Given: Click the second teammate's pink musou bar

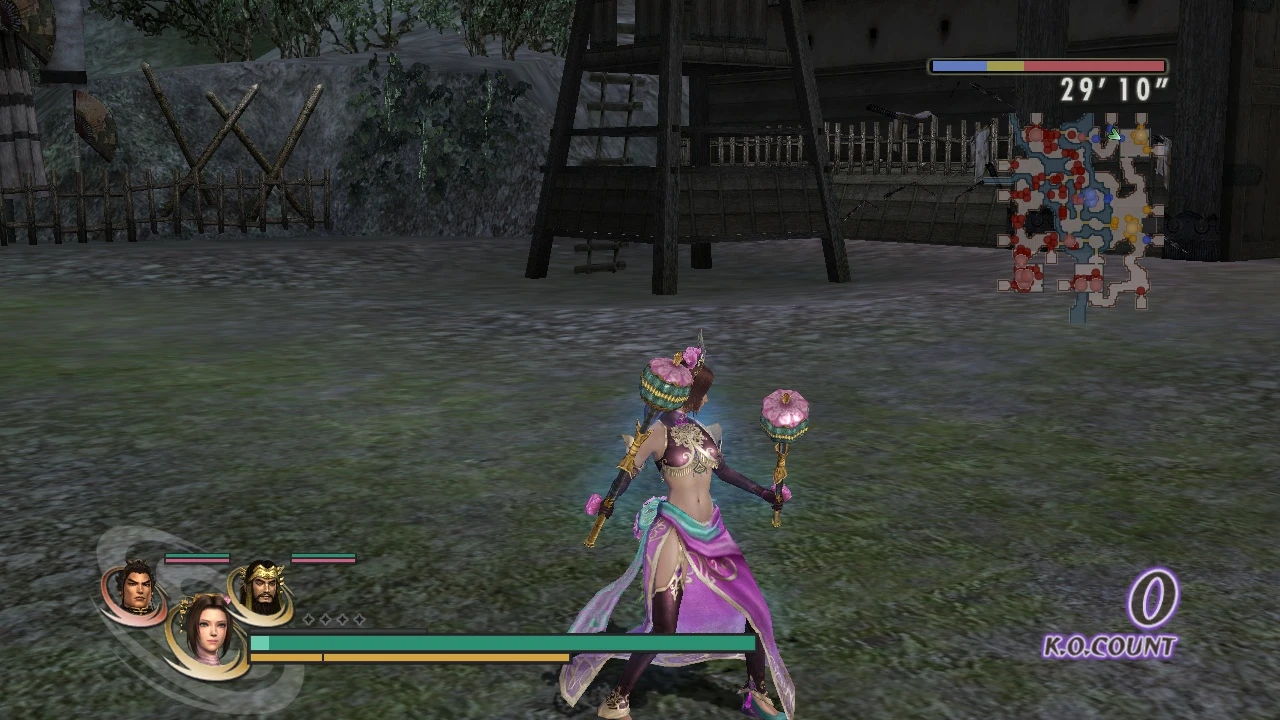Looking at the screenshot, I should [x=323, y=560].
